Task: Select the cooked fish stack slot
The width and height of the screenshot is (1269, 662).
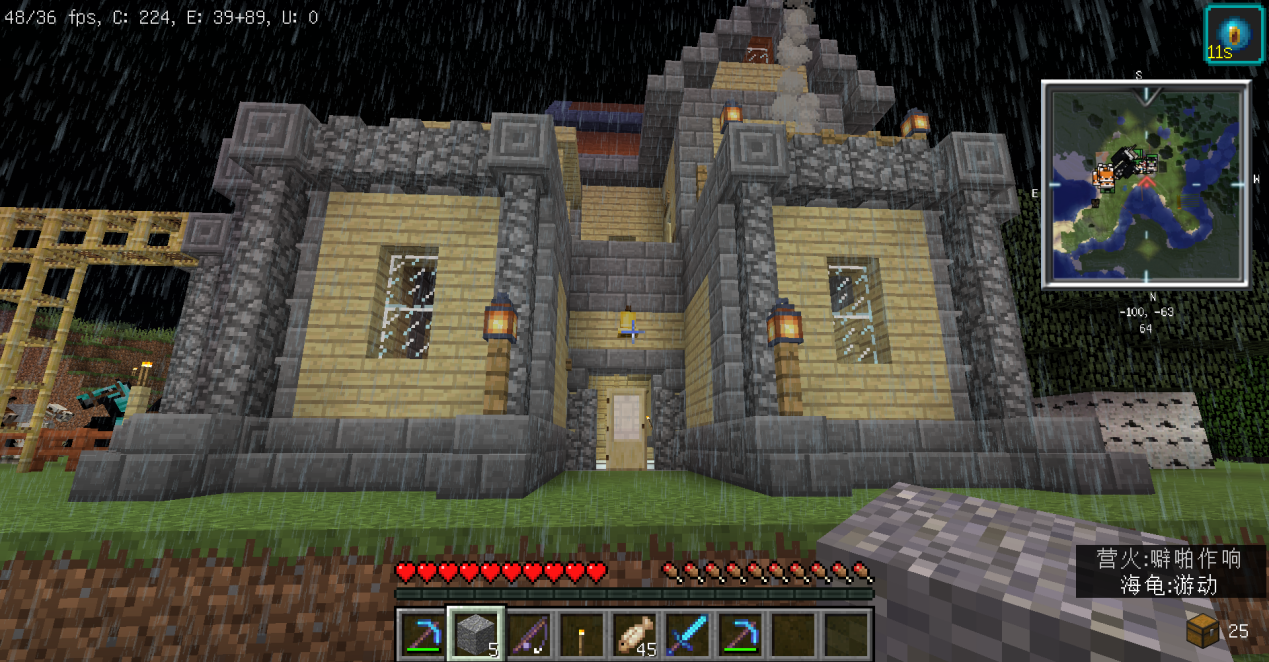Action: [x=635, y=634]
